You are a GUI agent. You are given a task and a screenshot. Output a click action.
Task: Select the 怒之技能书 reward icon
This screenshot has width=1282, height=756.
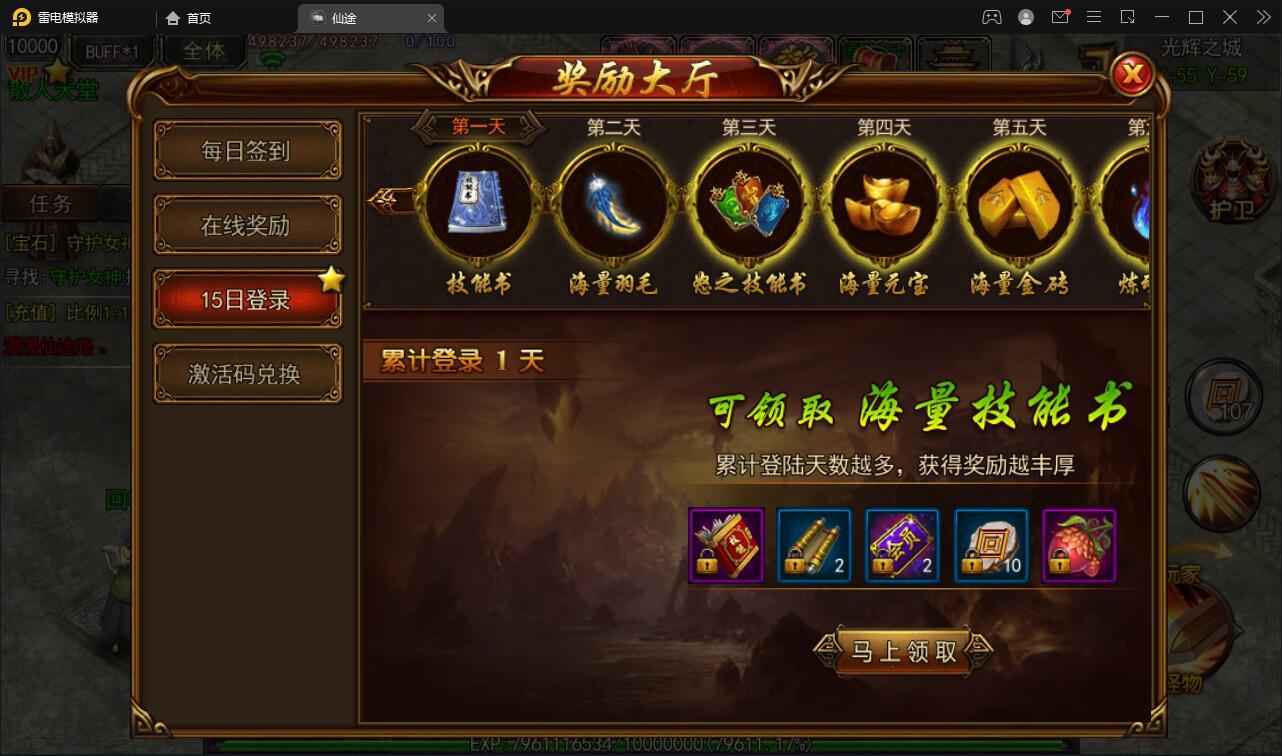[747, 203]
